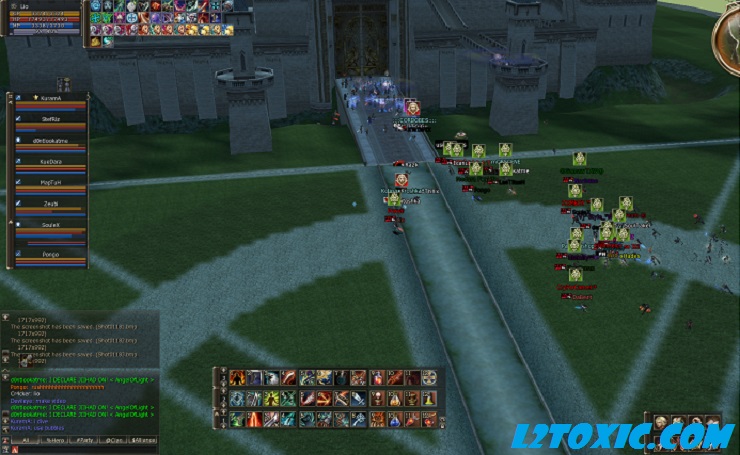
Task: Open the Alliance chat tab
Action: click(144, 440)
